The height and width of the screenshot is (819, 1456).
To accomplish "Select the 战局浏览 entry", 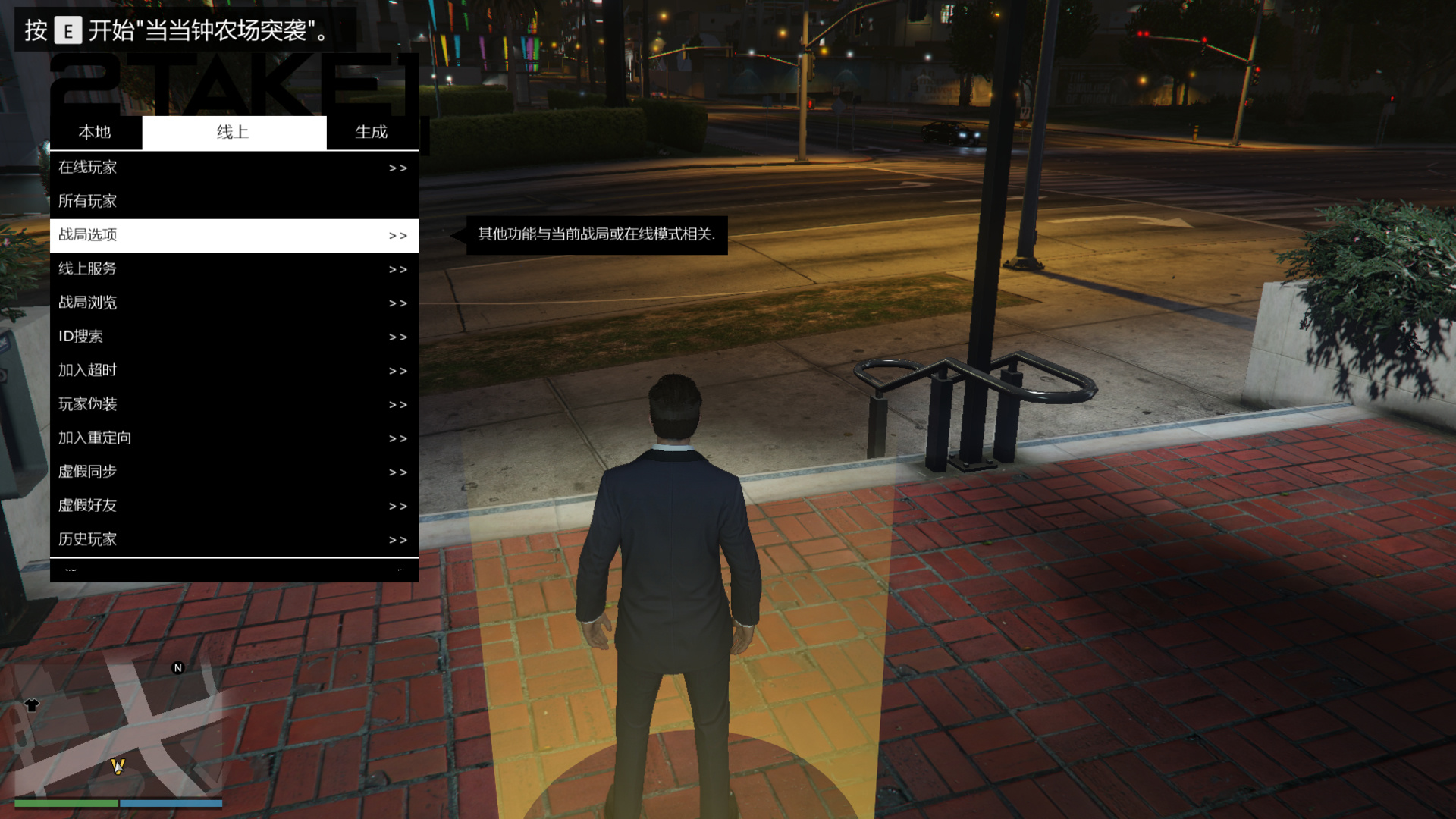I will 234,303.
